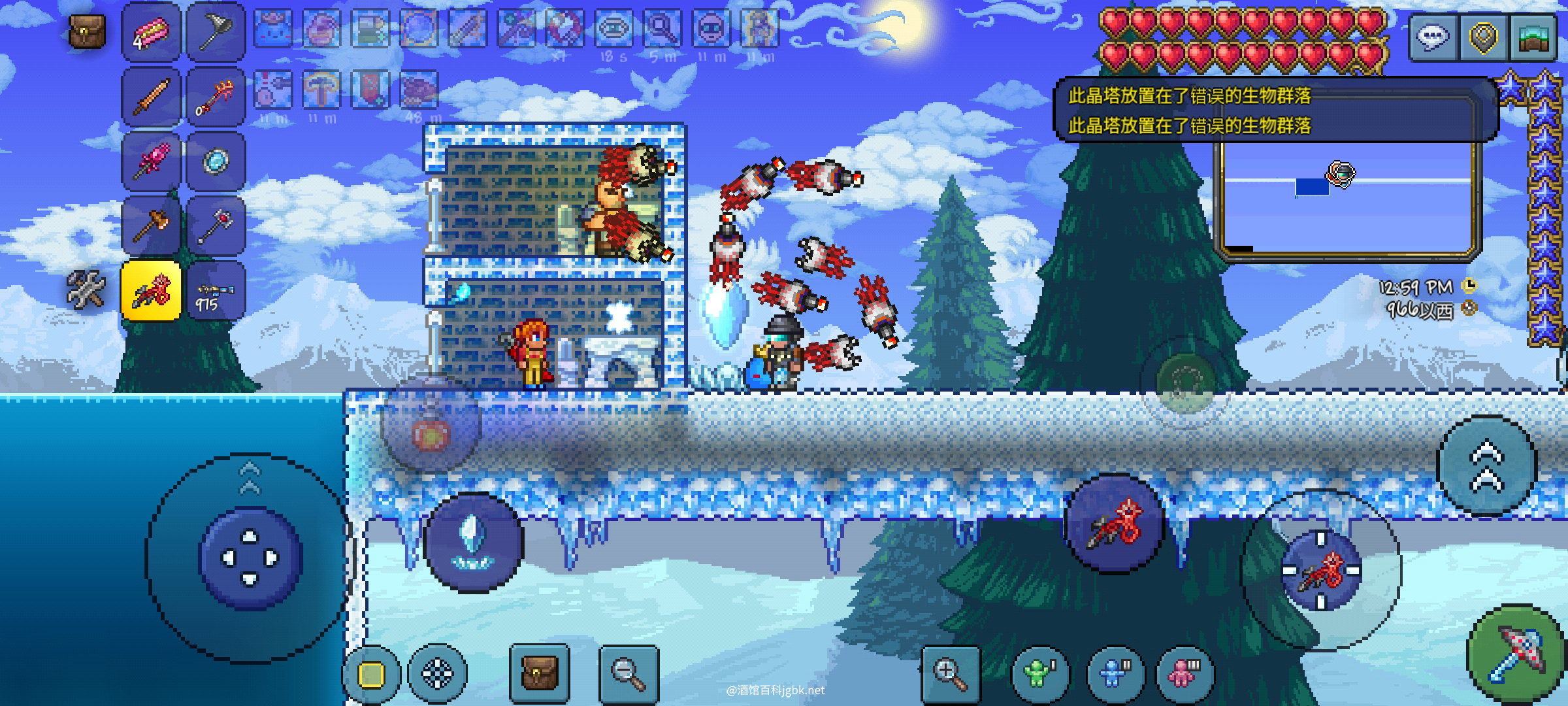The height and width of the screenshot is (706, 1568).
Task: Use the ice crystal pylon quick button
Action: tap(473, 543)
